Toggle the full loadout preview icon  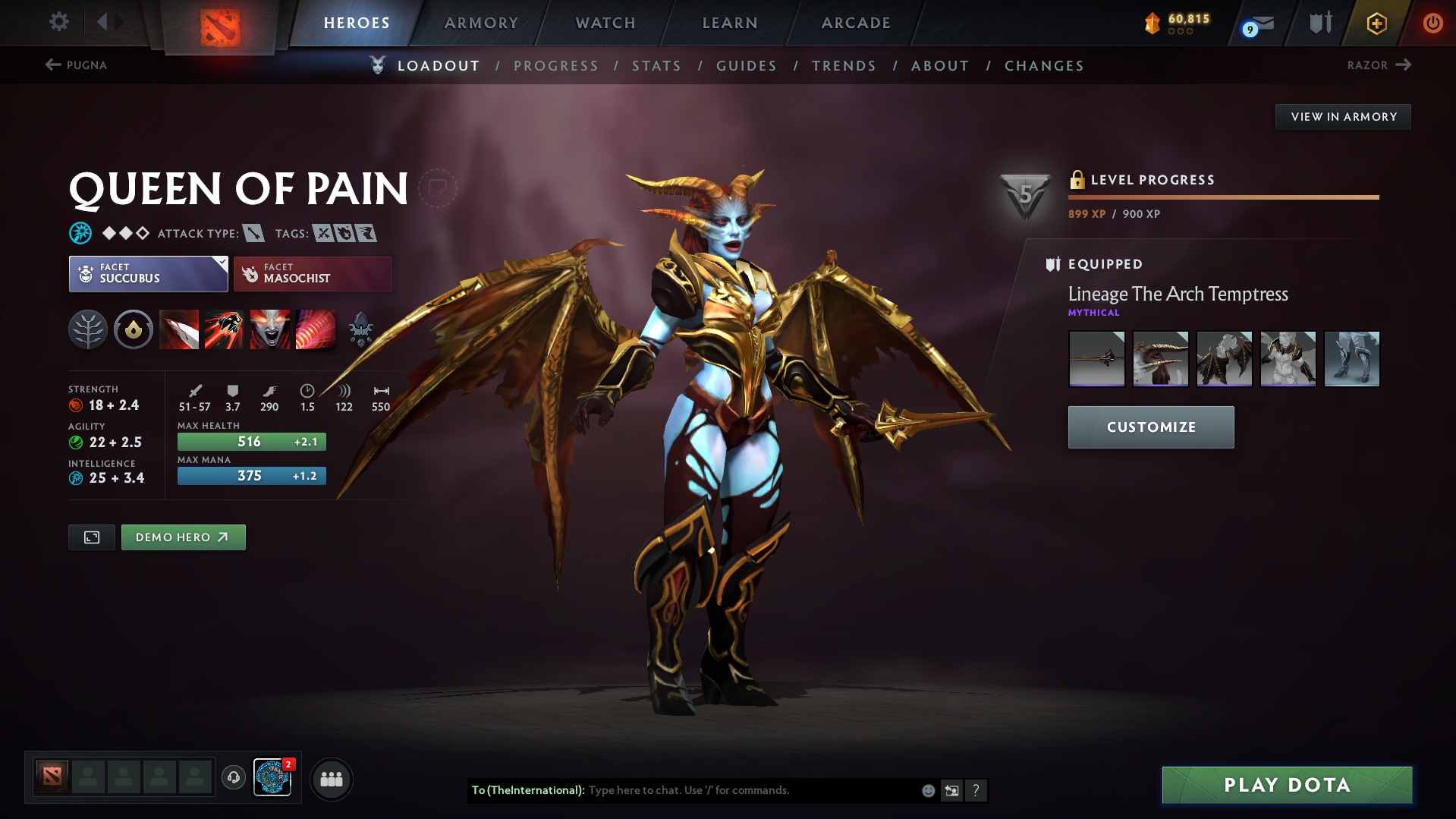91,537
